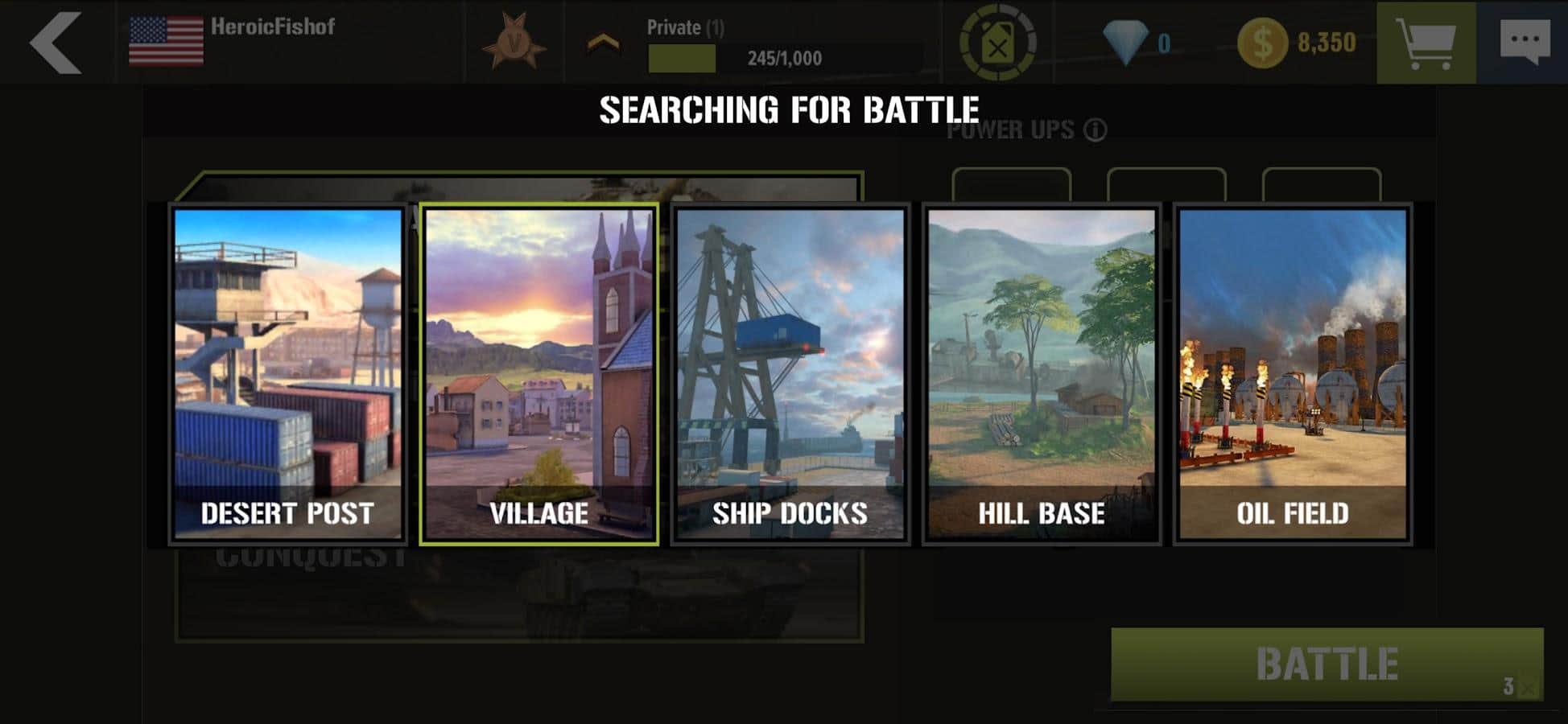
Task: Tap the gold coin currency icon
Action: pos(1261,43)
